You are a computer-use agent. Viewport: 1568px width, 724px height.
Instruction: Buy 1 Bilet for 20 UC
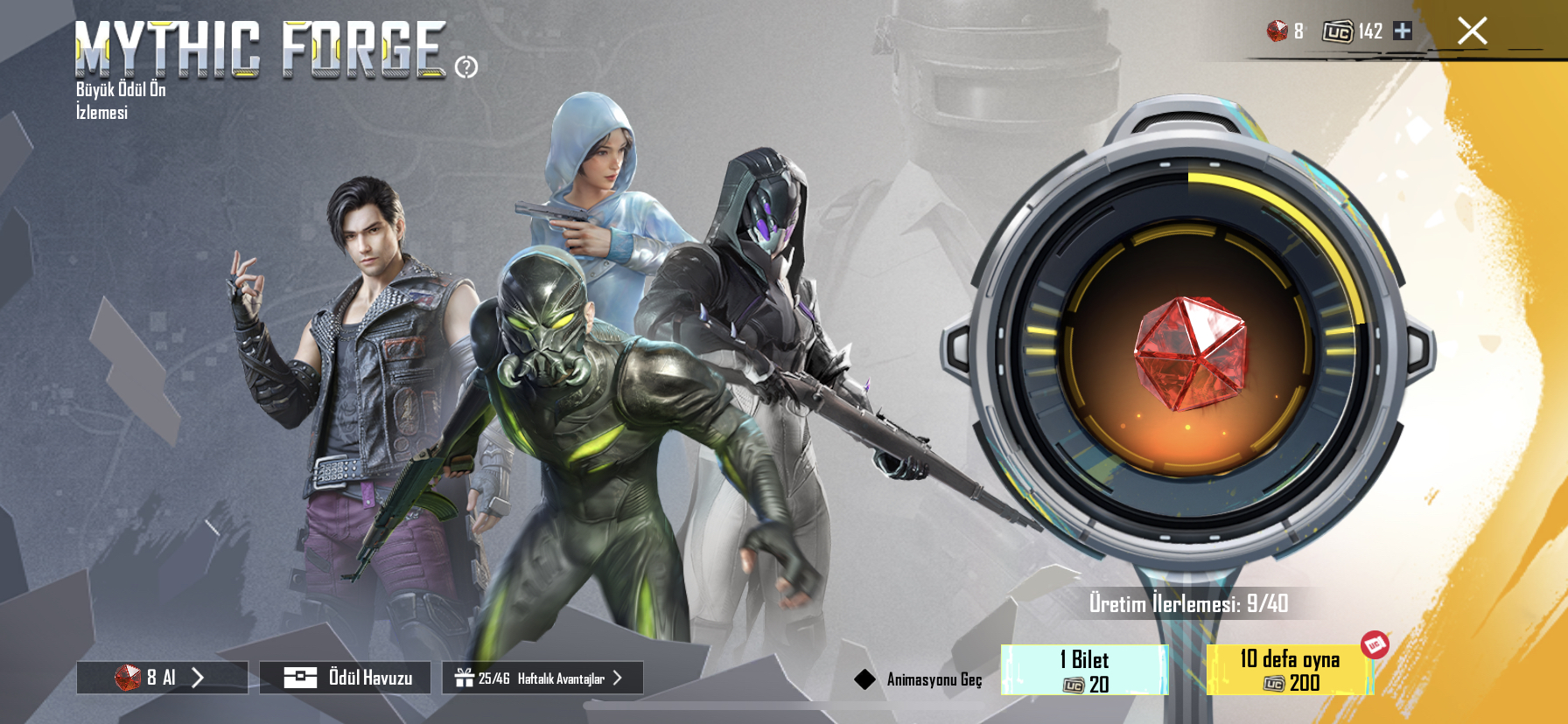1084,671
